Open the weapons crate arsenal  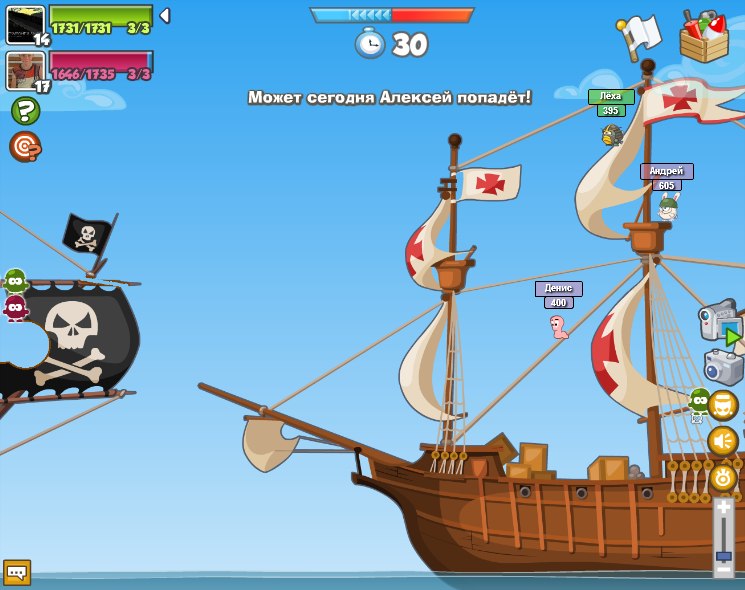(704, 37)
